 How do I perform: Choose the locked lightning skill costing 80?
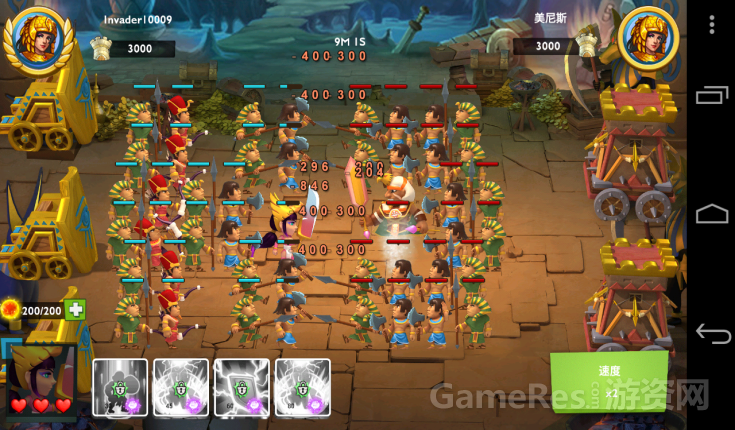click(x=303, y=387)
